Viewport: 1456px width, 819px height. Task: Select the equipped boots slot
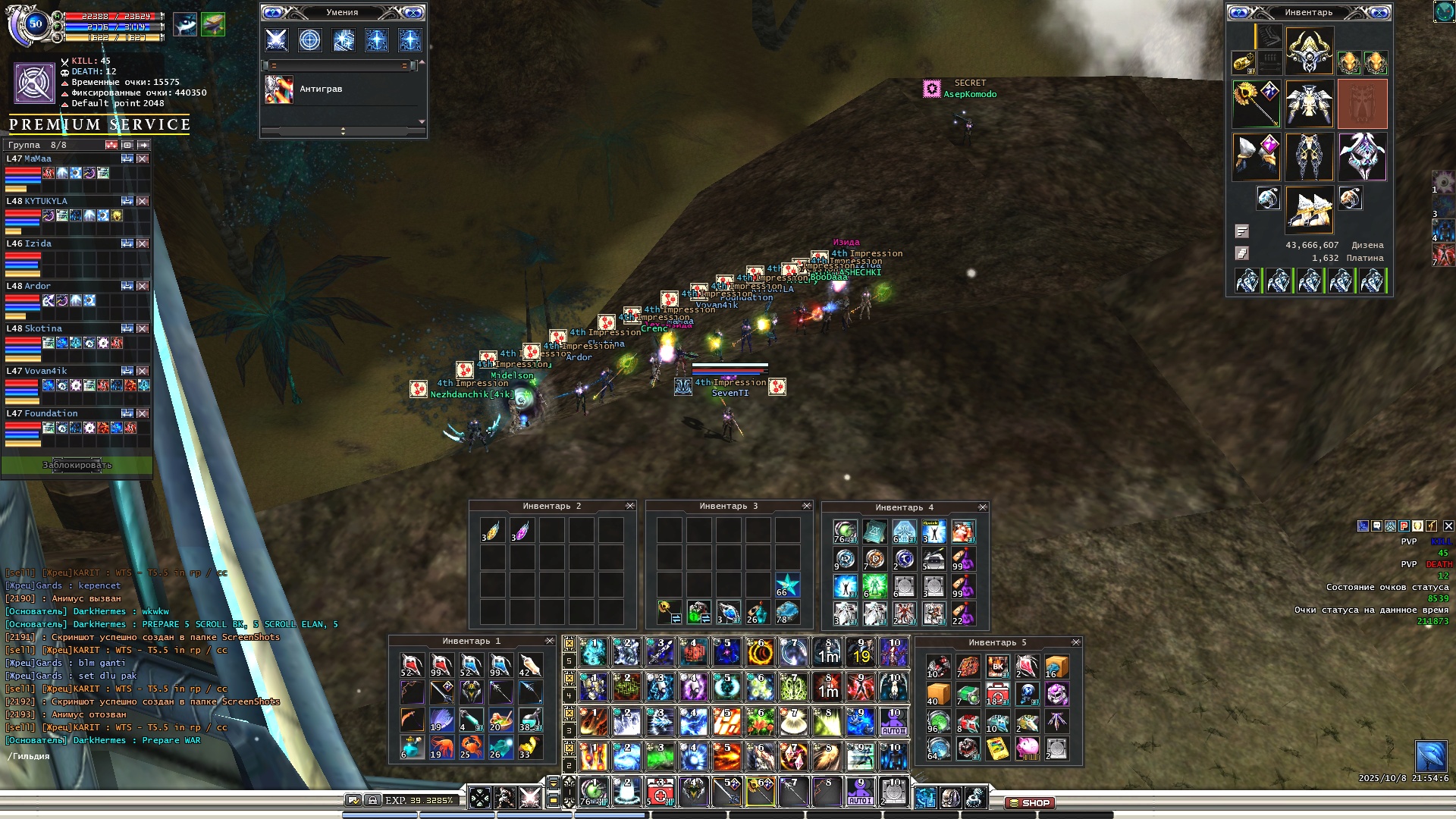click(x=1309, y=209)
